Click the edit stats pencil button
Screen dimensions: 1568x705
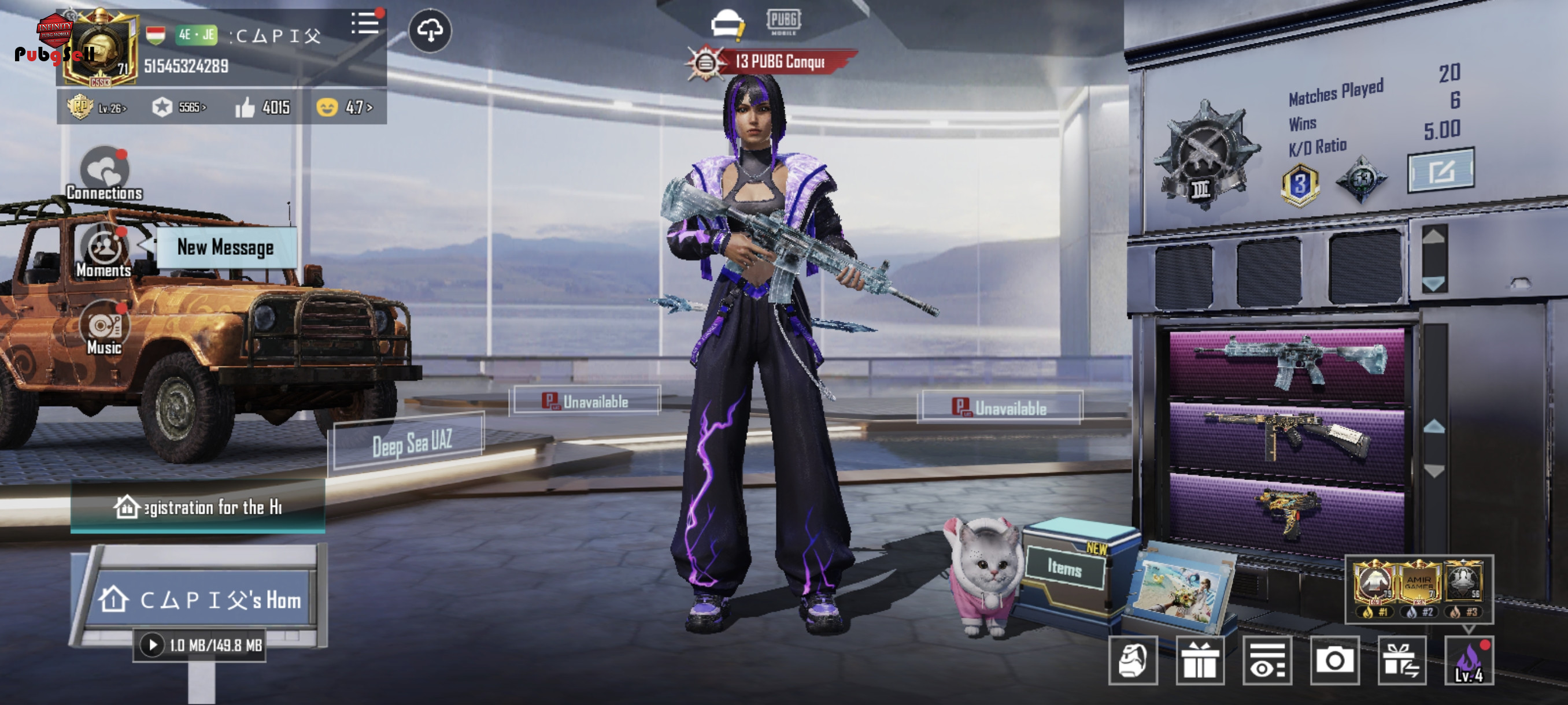[1440, 171]
